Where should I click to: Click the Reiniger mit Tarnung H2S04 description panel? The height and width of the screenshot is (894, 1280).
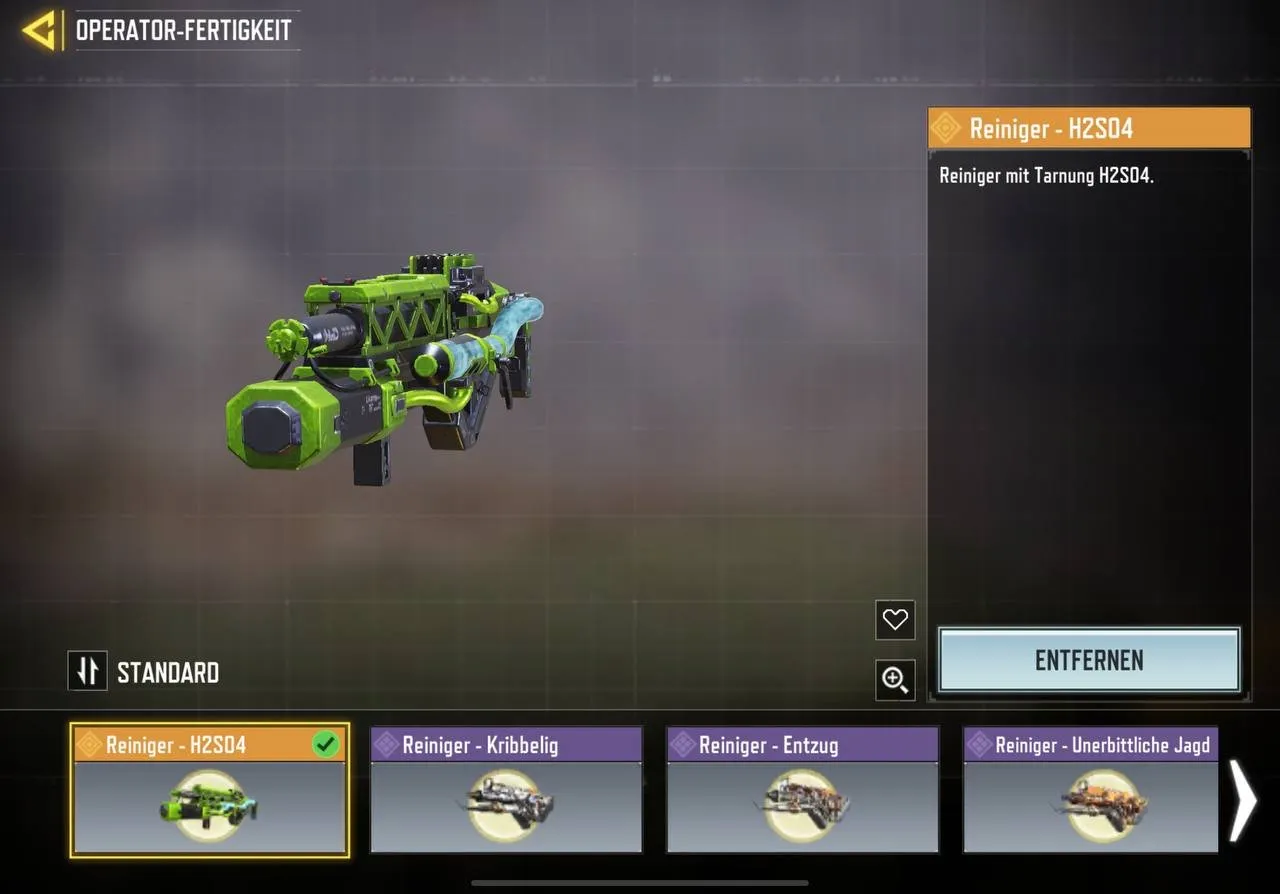[1088, 175]
